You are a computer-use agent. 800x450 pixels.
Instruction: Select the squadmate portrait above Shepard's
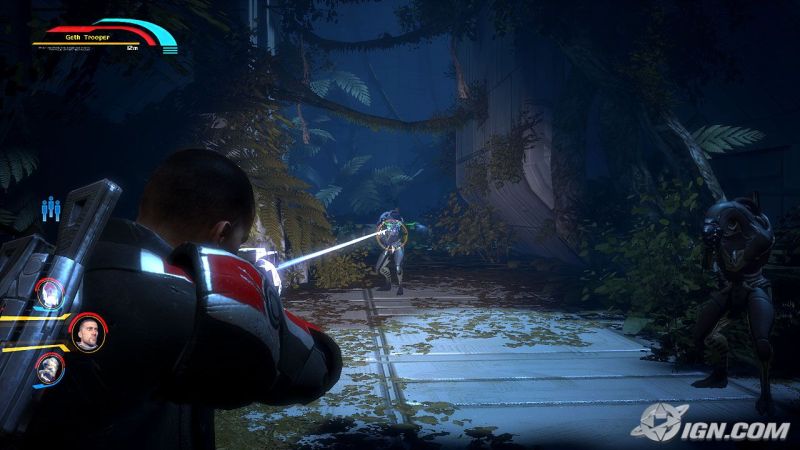tap(50, 292)
